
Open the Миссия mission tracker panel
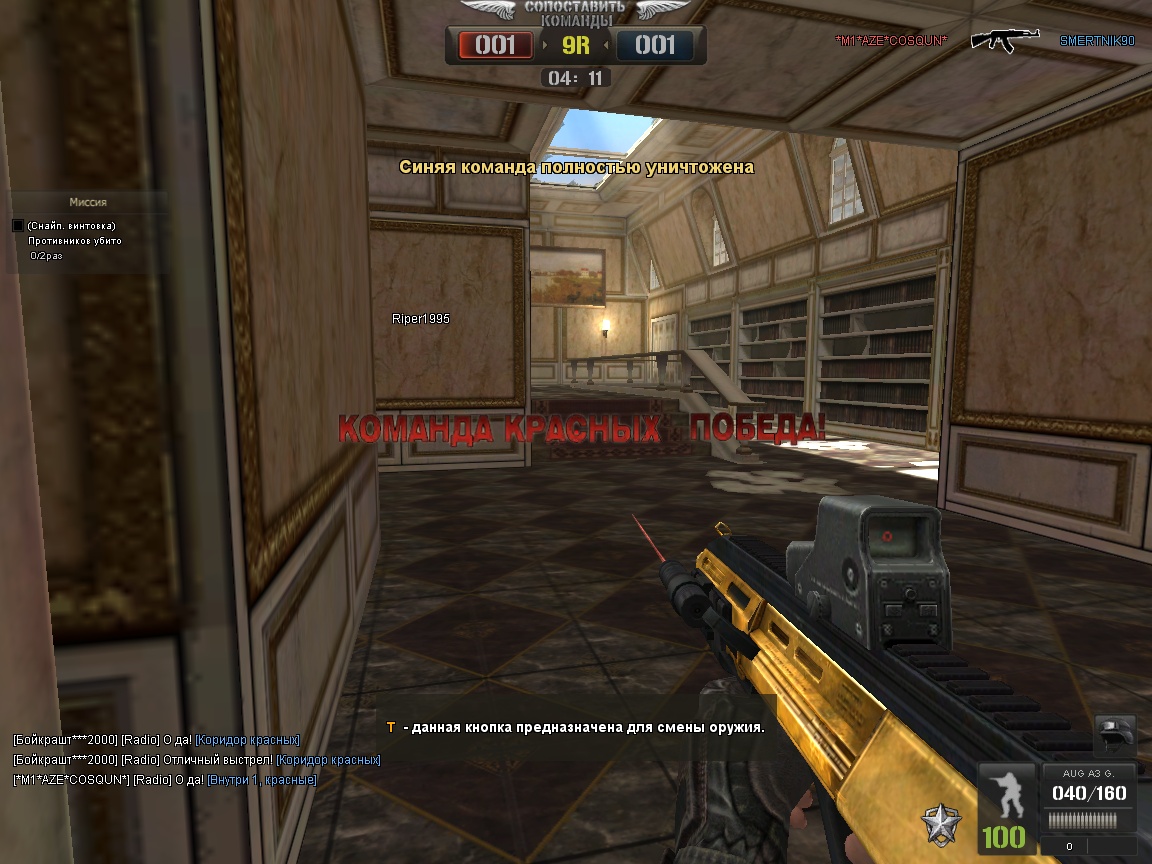coord(87,202)
